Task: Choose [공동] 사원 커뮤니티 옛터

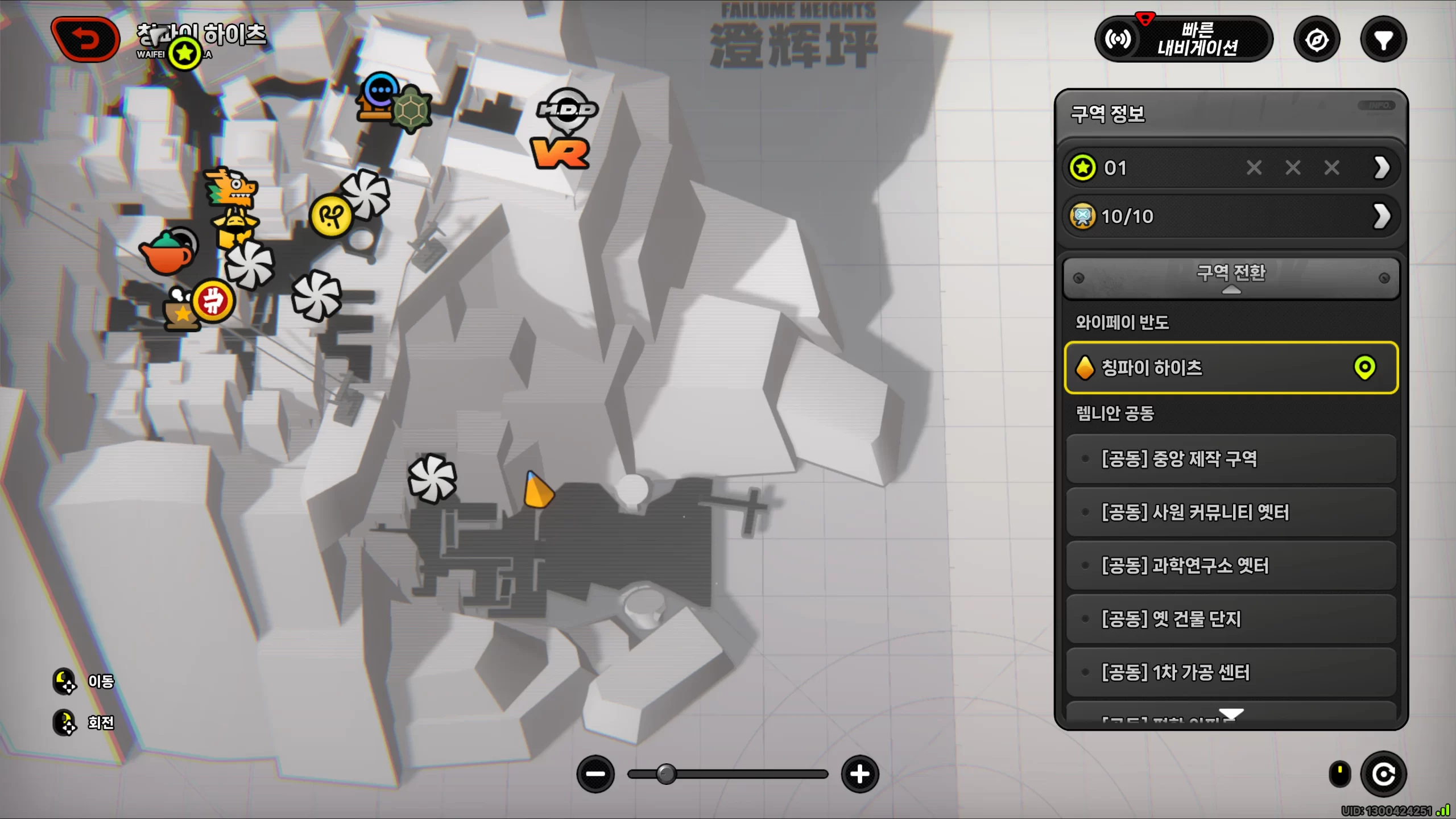Action: click(x=1231, y=512)
